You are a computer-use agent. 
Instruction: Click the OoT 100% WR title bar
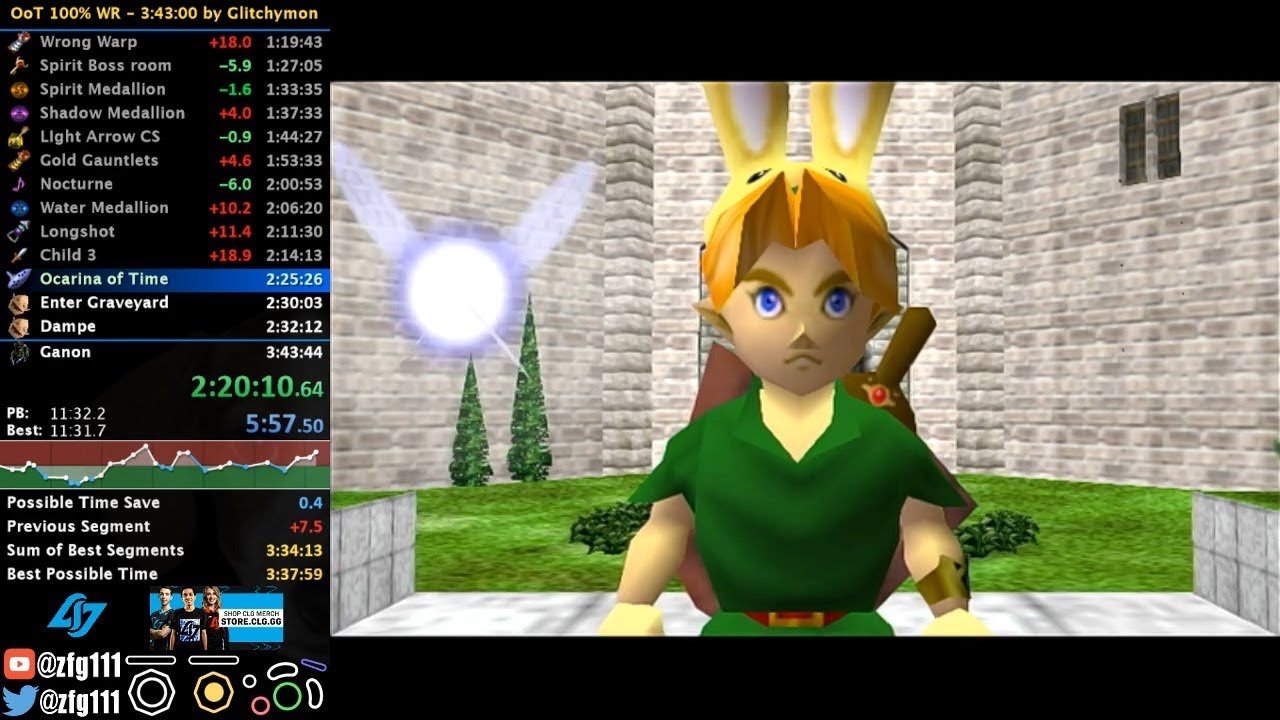(165, 13)
